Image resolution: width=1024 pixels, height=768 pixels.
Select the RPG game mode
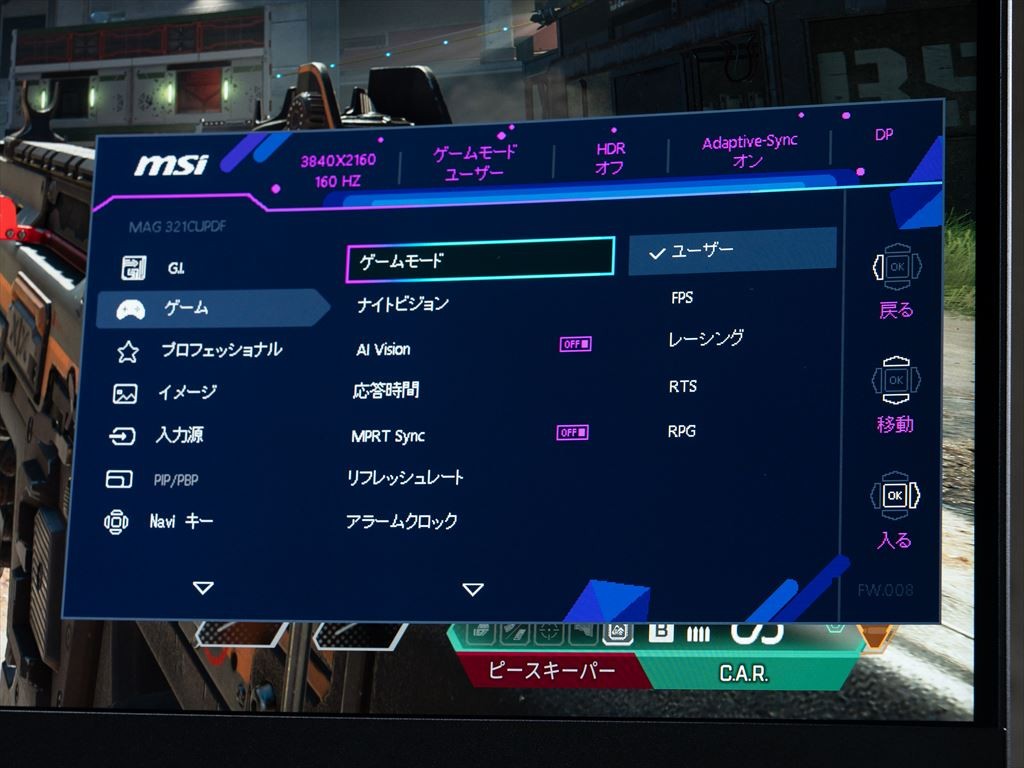tap(682, 432)
